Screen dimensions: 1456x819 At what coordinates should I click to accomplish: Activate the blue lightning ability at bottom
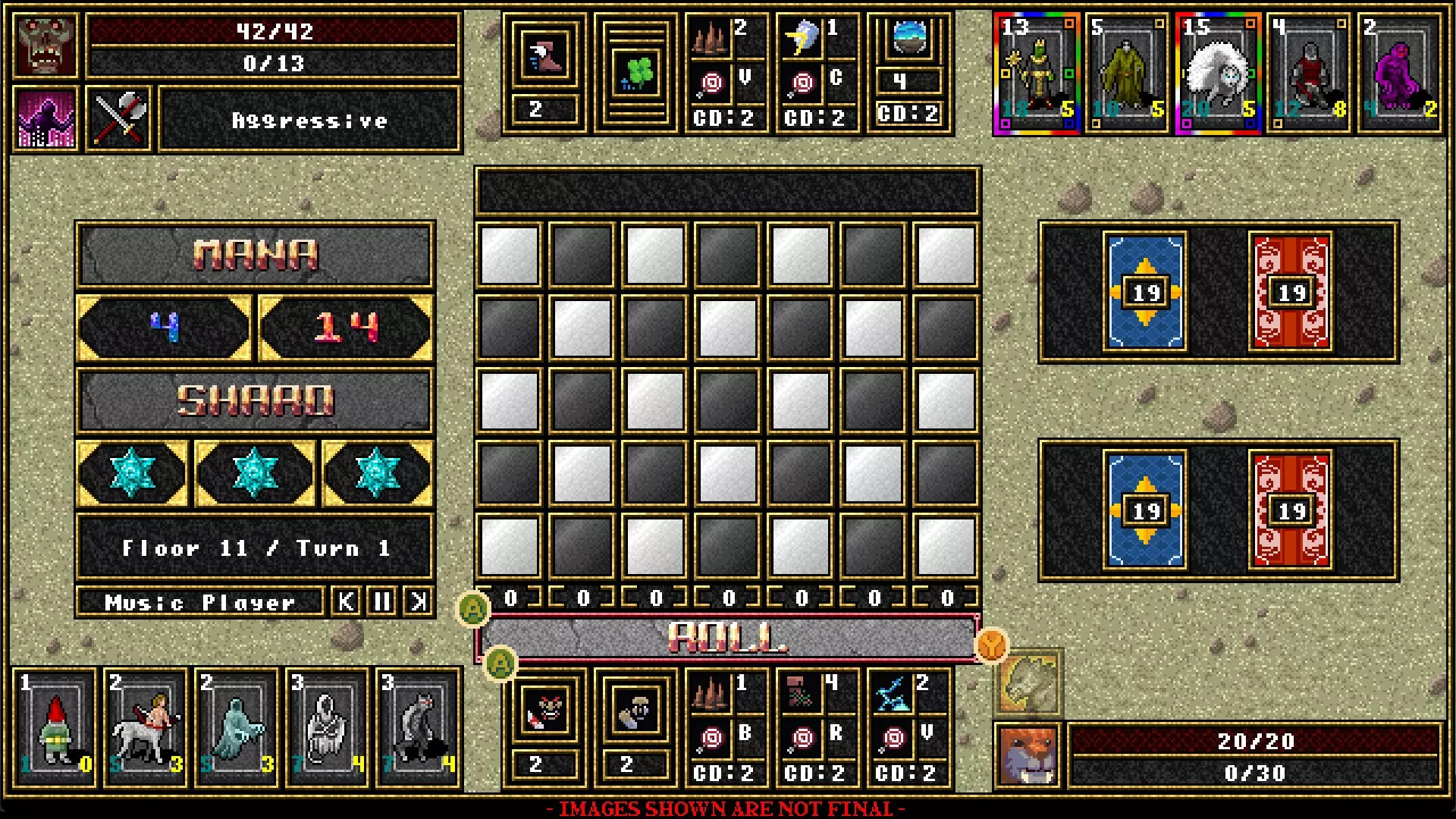[893, 694]
